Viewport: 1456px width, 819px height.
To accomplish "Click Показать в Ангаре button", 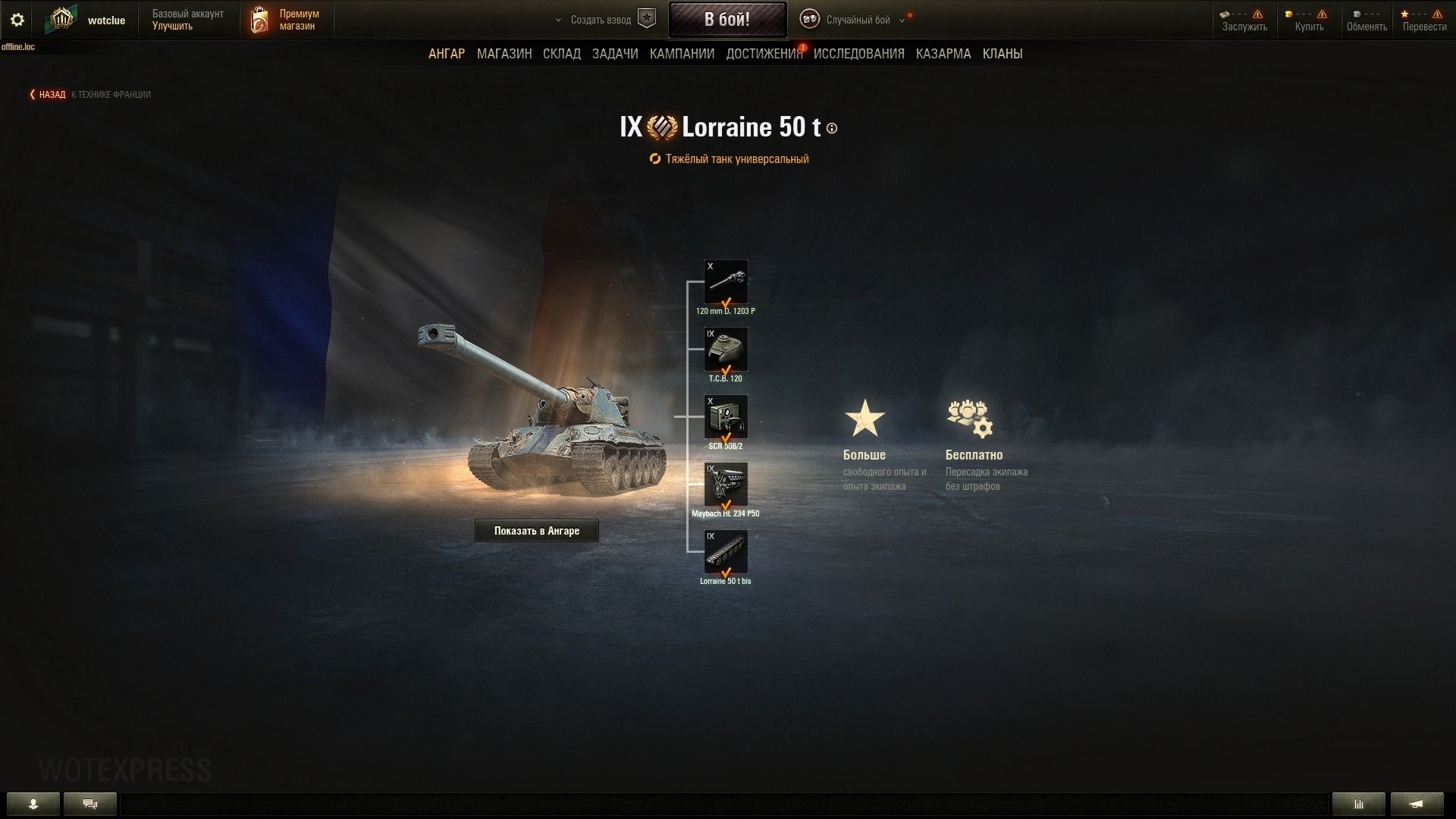I will [537, 531].
